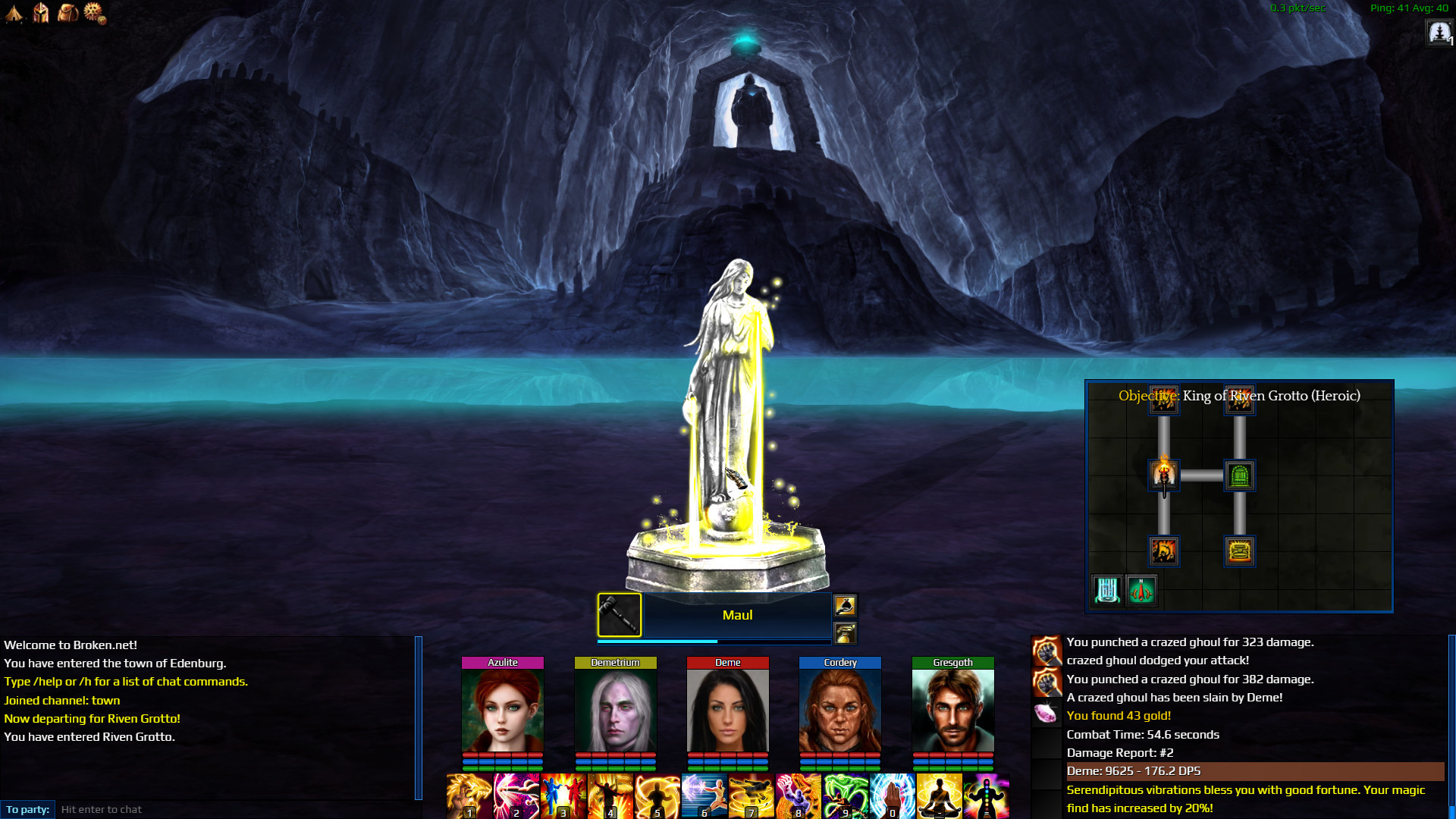
Task: Activate the rainbow chakra skill
Action: pyautogui.click(x=986, y=796)
